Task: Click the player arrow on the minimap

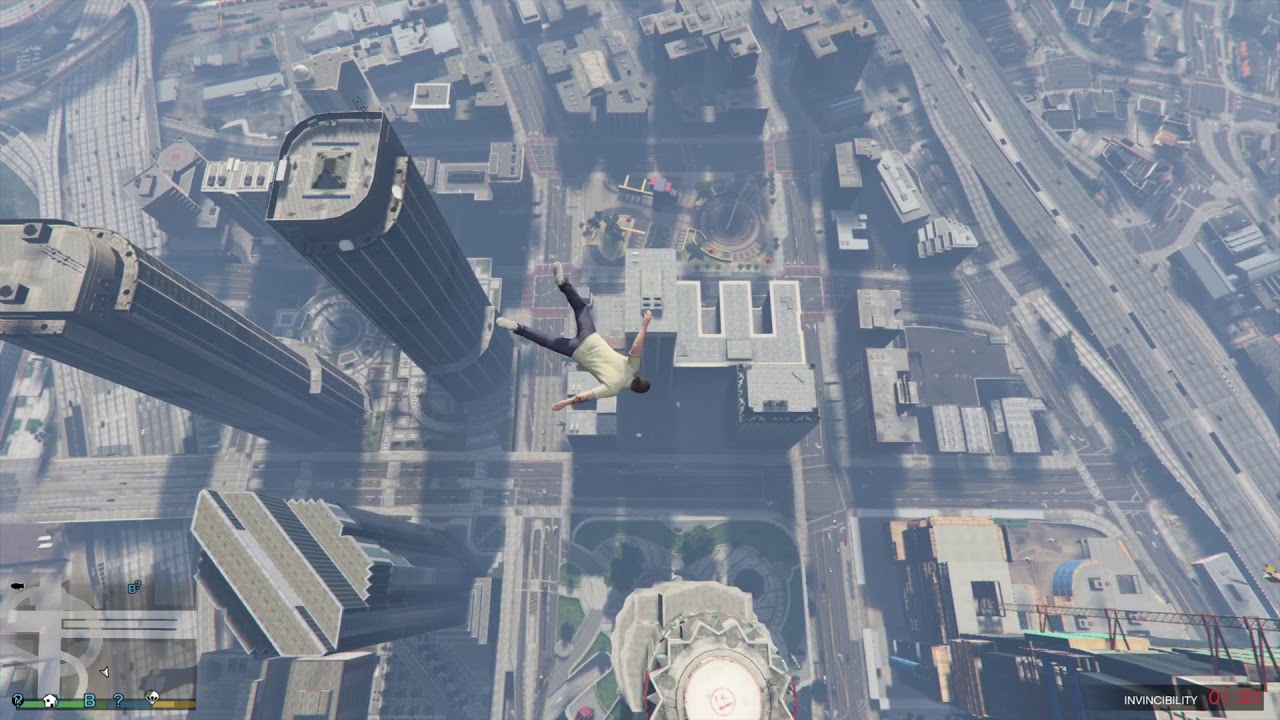Action: 105,672
